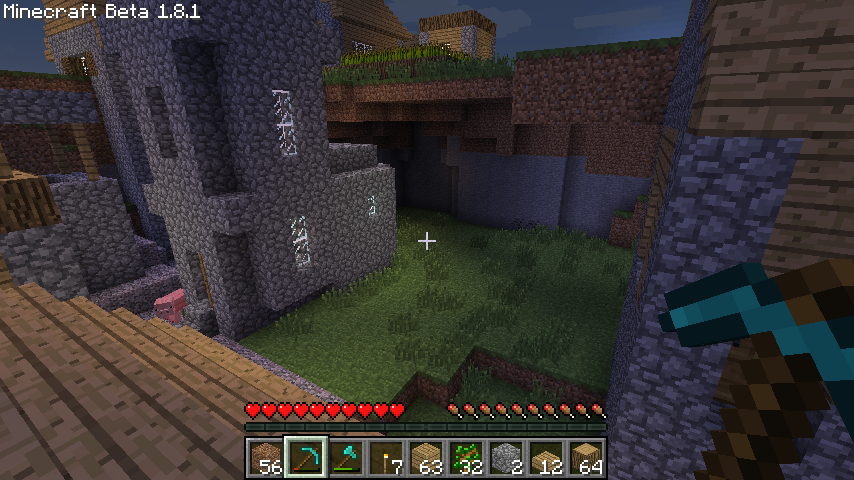Select the dirt block stack of 56

coord(266,458)
